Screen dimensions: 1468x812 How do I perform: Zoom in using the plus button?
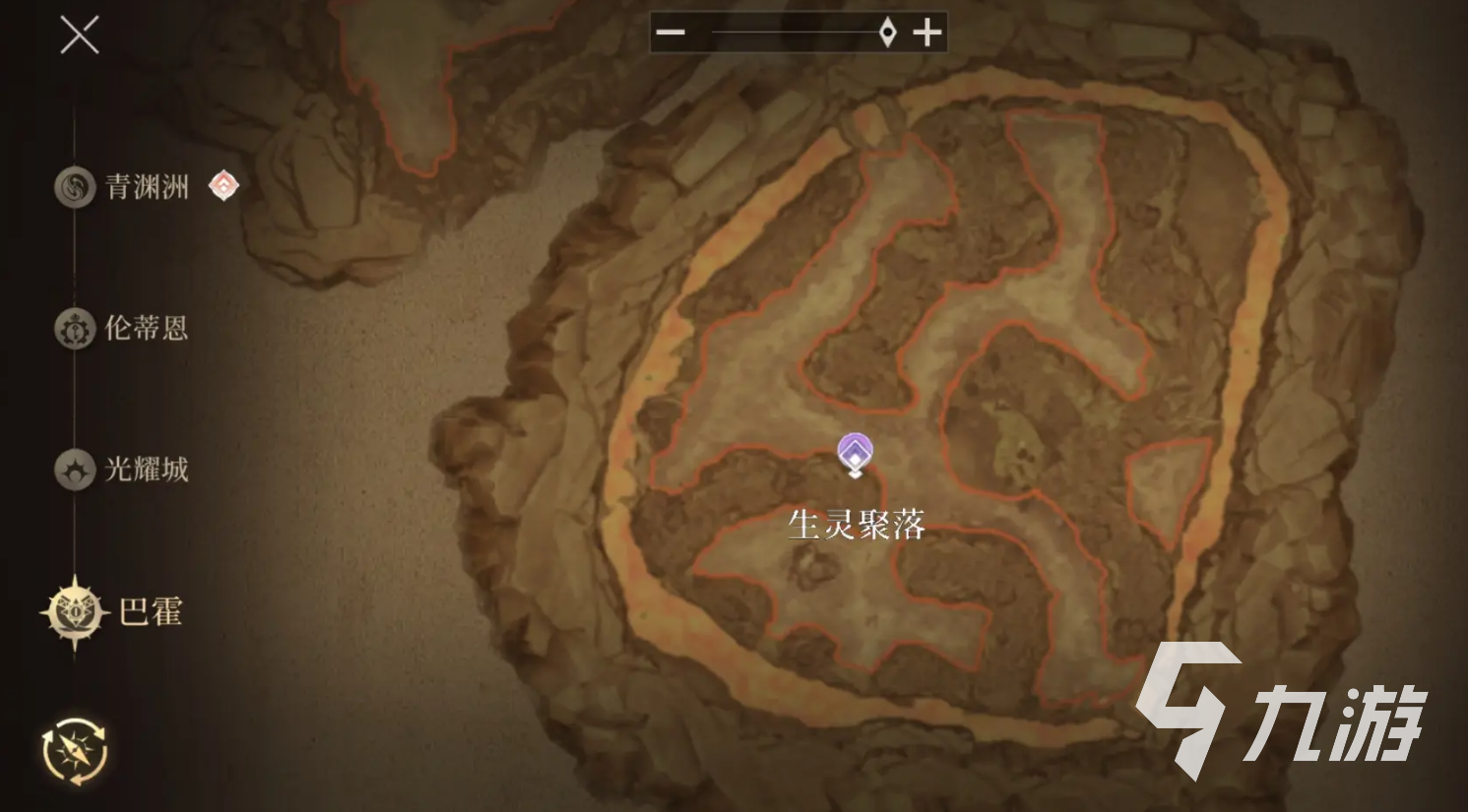coord(925,31)
